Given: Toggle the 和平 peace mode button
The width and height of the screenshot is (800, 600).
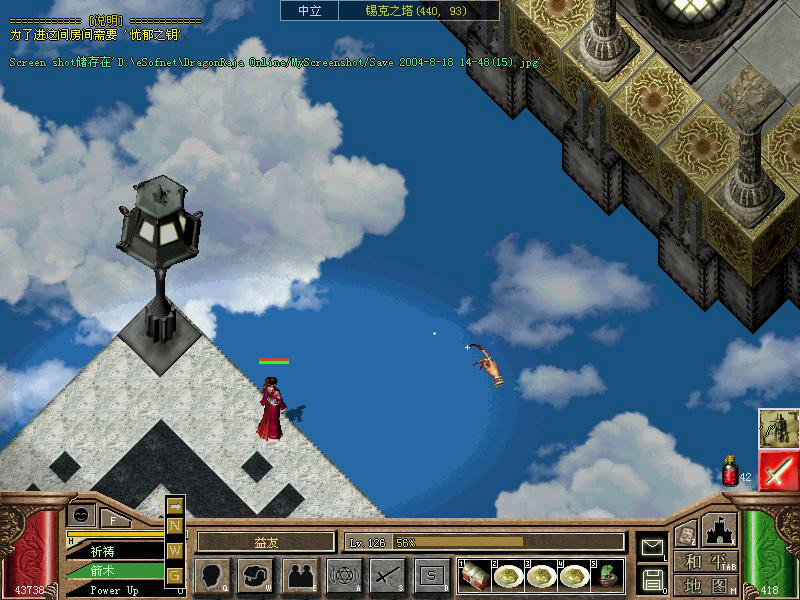Looking at the screenshot, I should (706, 562).
